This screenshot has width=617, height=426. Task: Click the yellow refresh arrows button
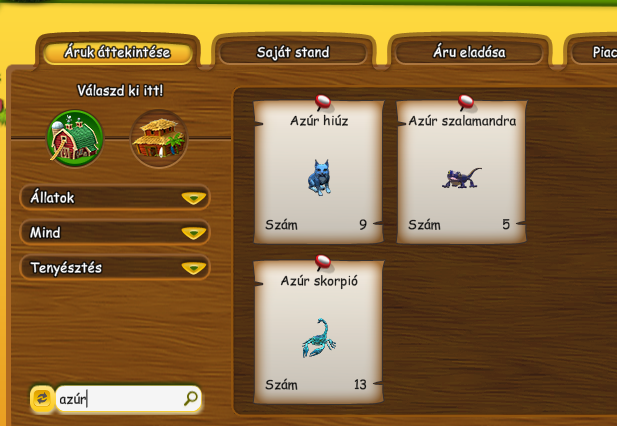42,399
